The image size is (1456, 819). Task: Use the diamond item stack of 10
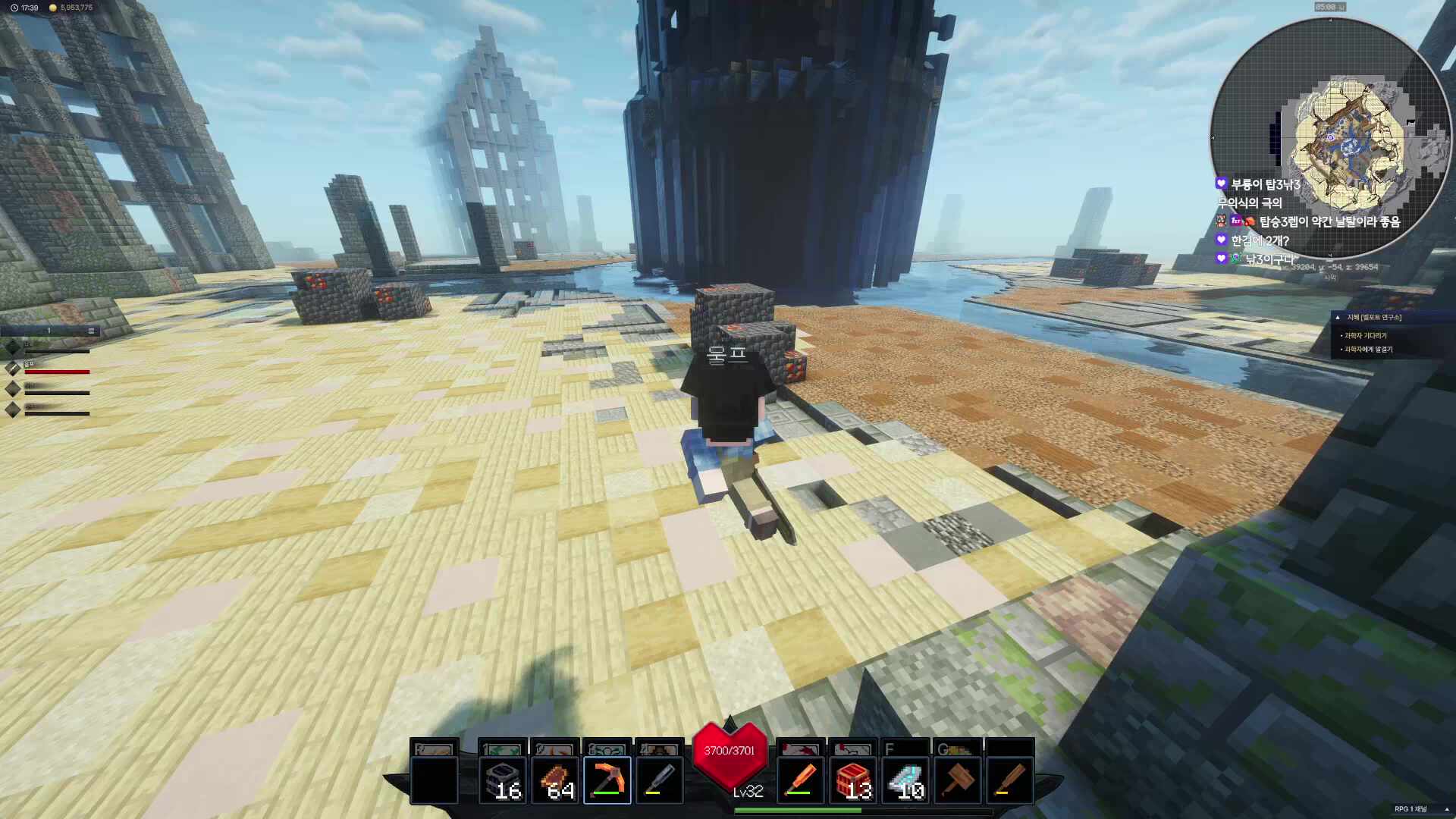click(905, 780)
